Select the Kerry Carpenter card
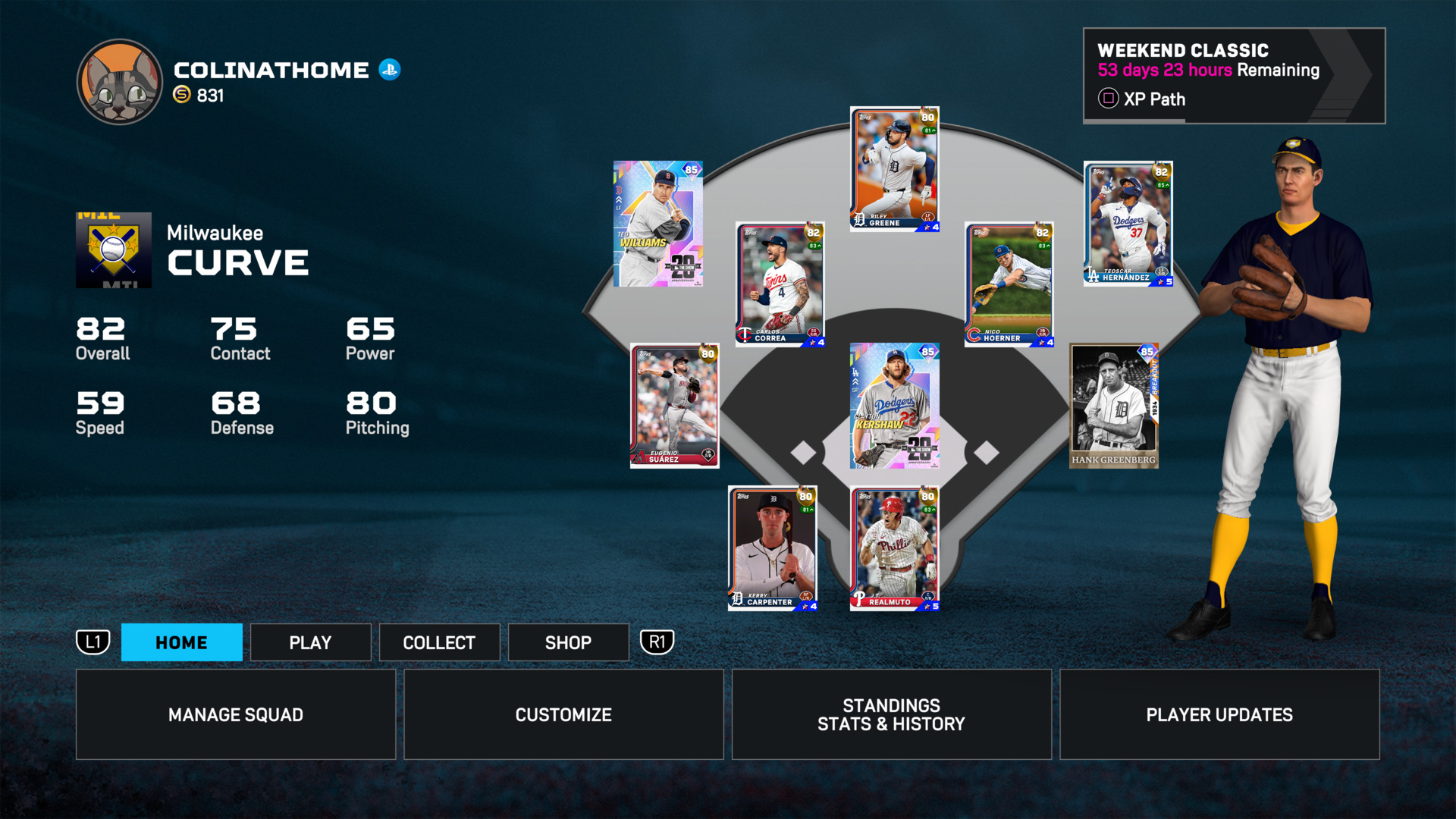Image resolution: width=1456 pixels, height=819 pixels. click(773, 548)
